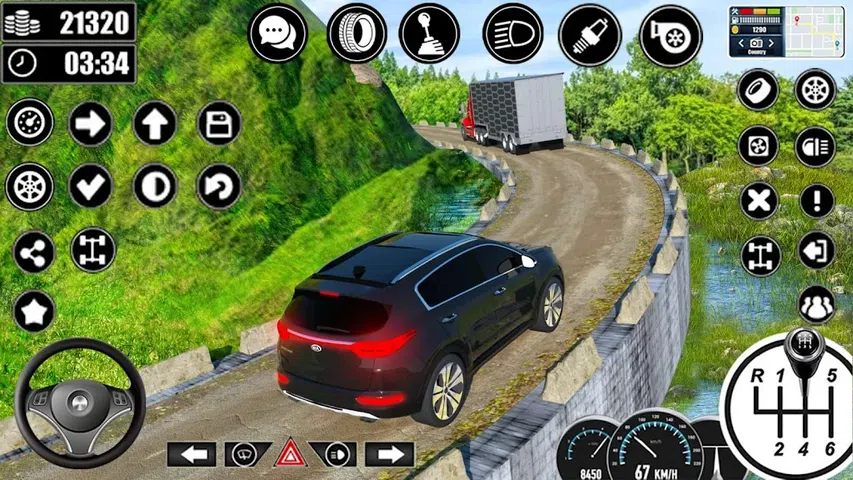The image size is (853, 480).
Task: Click the share icon button
Action: click(x=34, y=252)
